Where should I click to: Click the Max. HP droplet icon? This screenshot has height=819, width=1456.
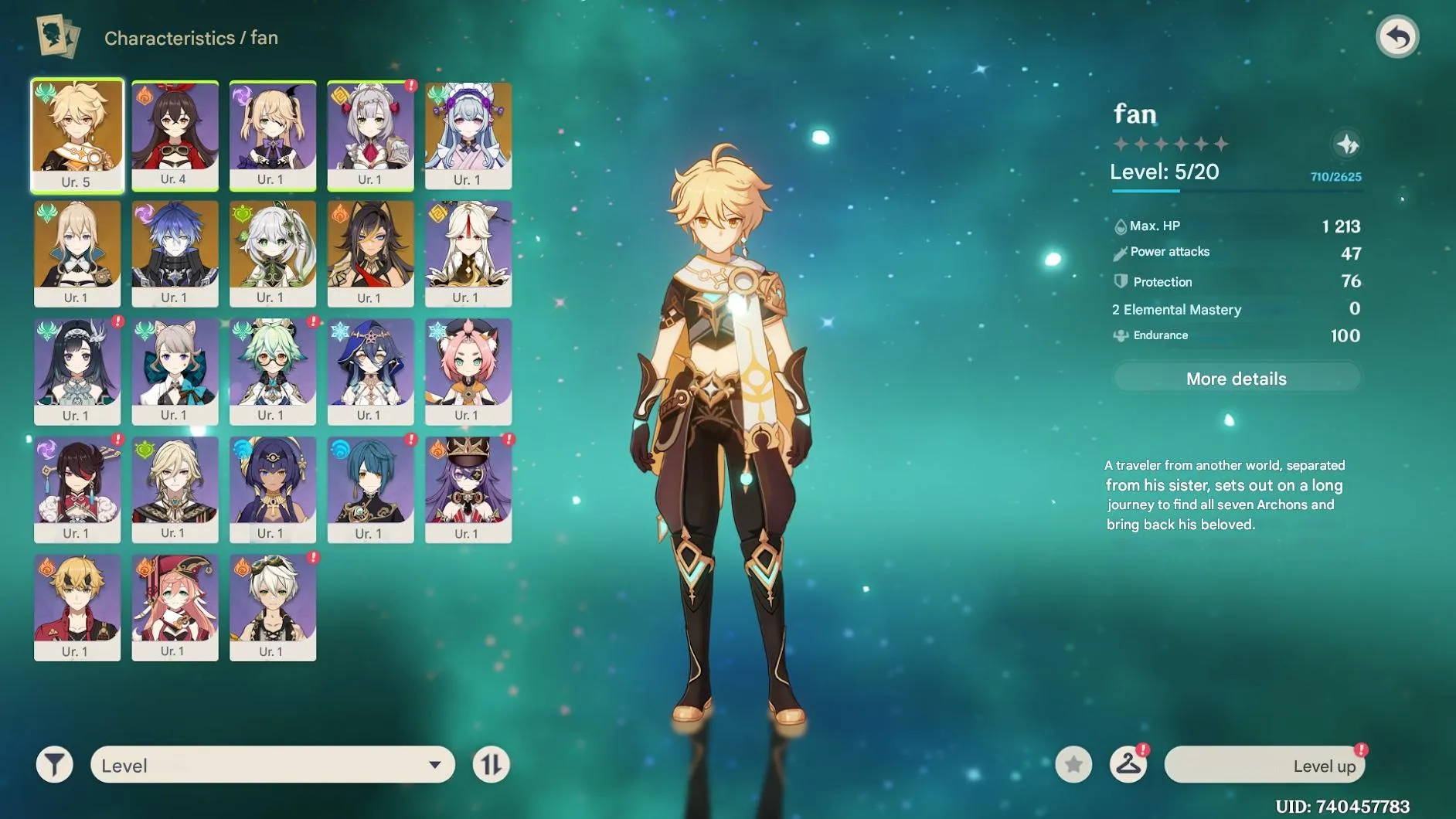coord(1119,226)
